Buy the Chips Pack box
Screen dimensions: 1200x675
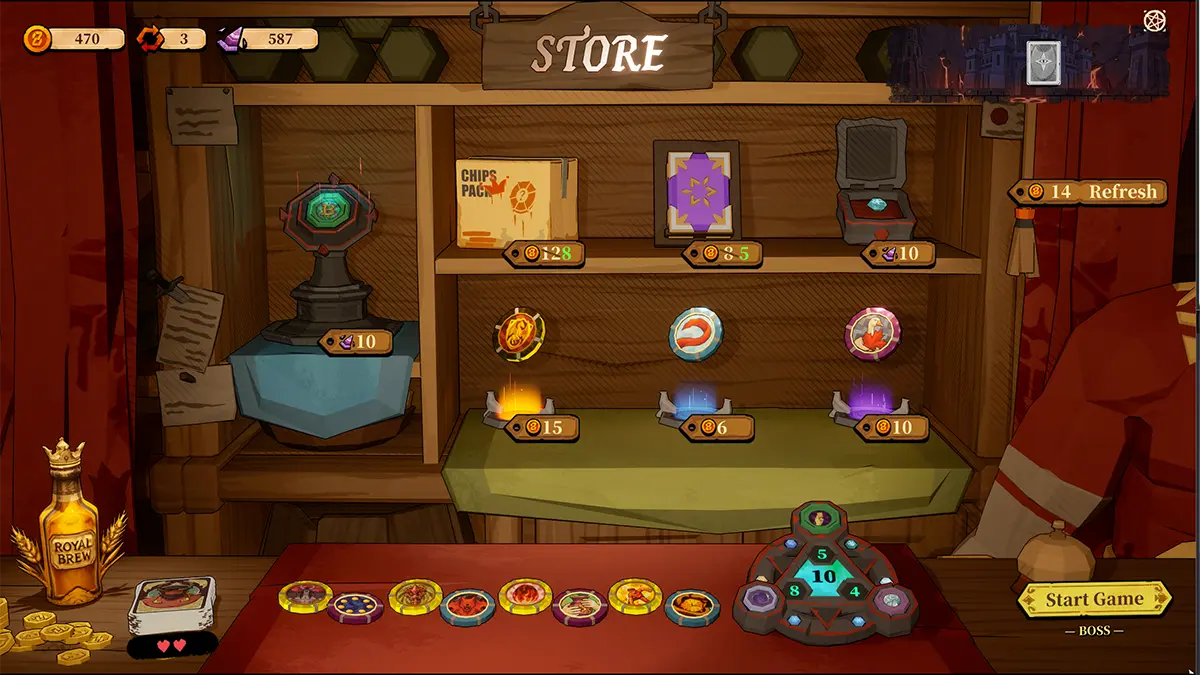[516, 203]
